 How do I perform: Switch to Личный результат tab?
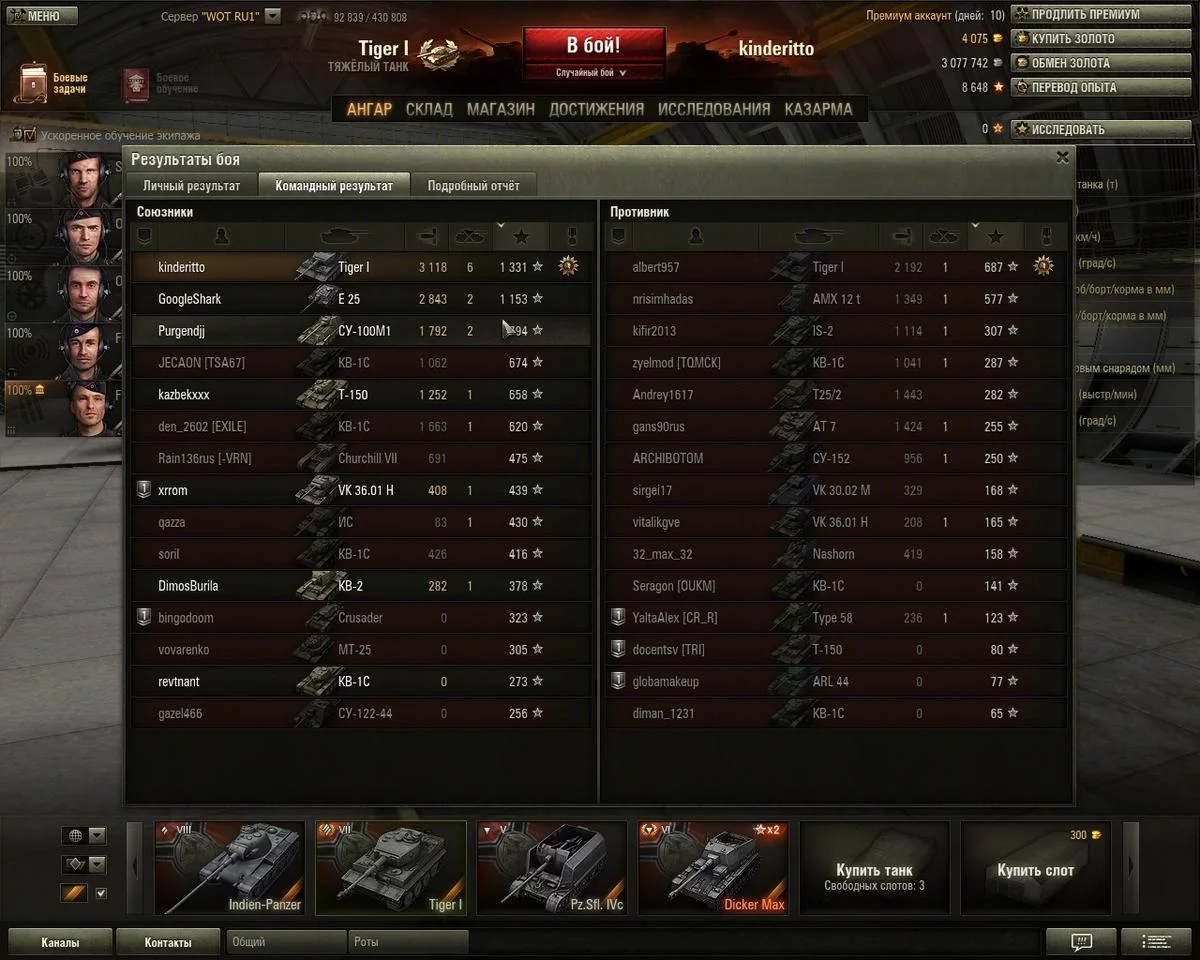pyautogui.click(x=191, y=185)
